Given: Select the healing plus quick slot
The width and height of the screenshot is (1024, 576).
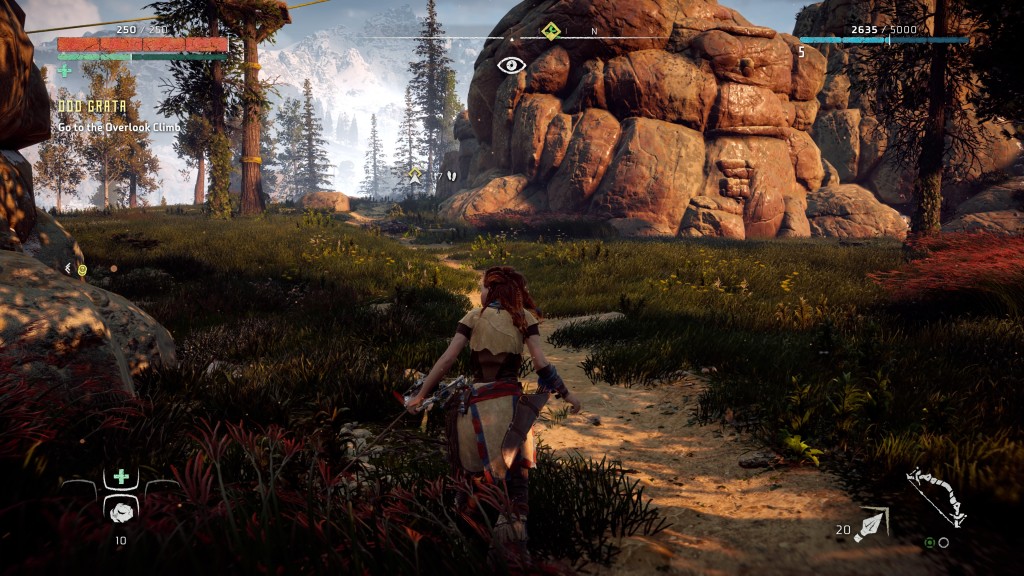Looking at the screenshot, I should (x=121, y=477).
